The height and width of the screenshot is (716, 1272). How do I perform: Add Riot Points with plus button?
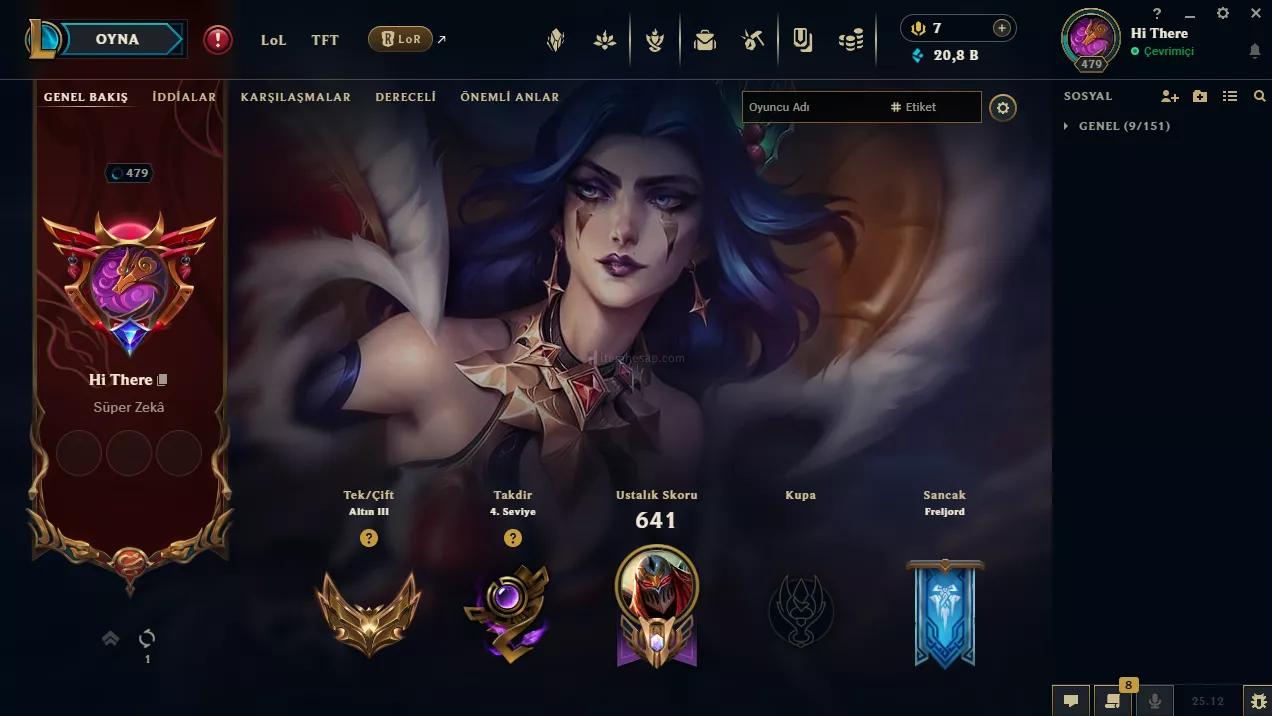point(1001,28)
